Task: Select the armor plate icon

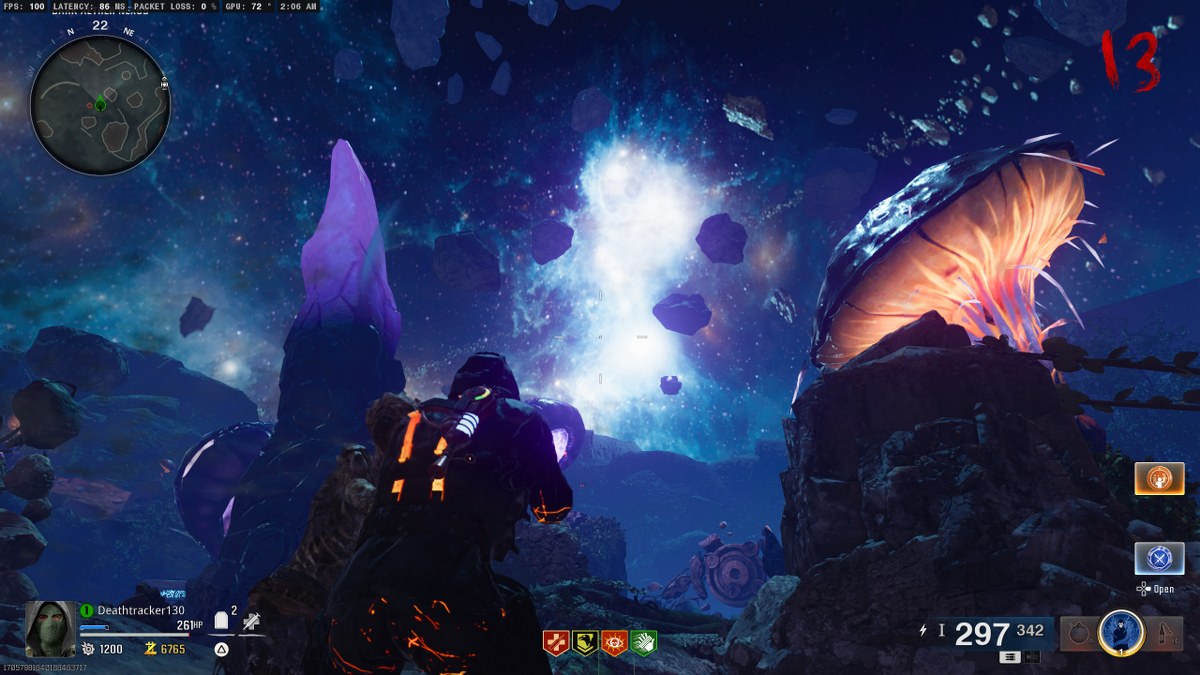Action: [222, 621]
